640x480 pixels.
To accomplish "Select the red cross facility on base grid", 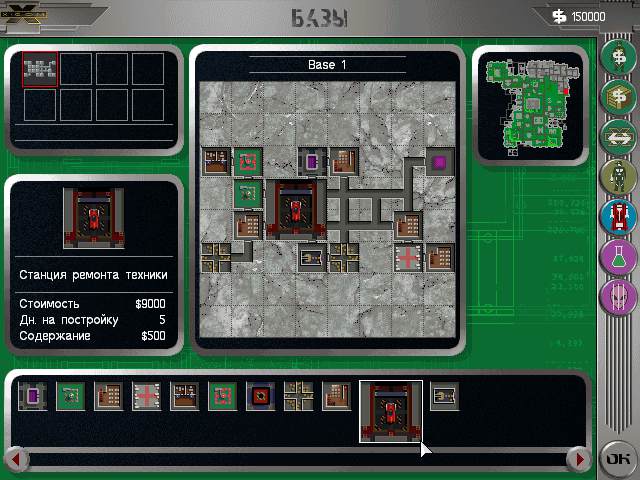I will point(409,258).
